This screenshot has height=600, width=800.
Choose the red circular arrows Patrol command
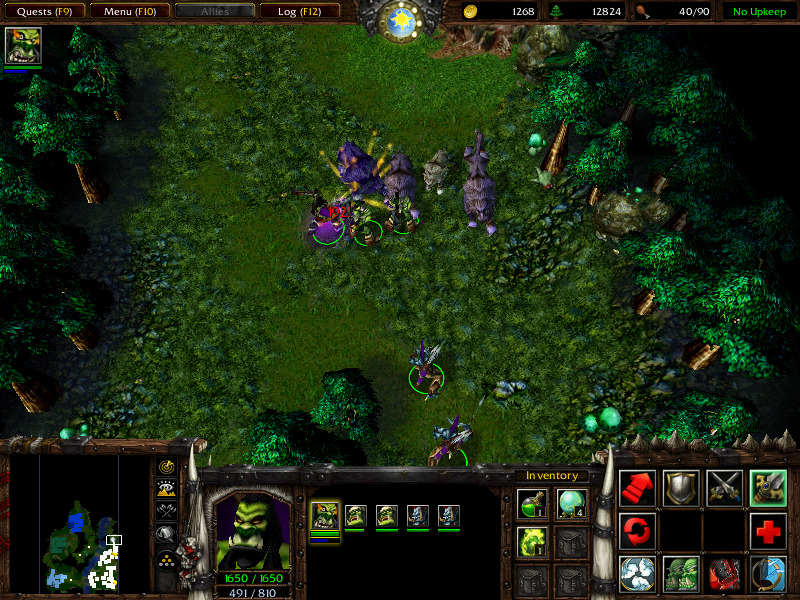(637, 531)
